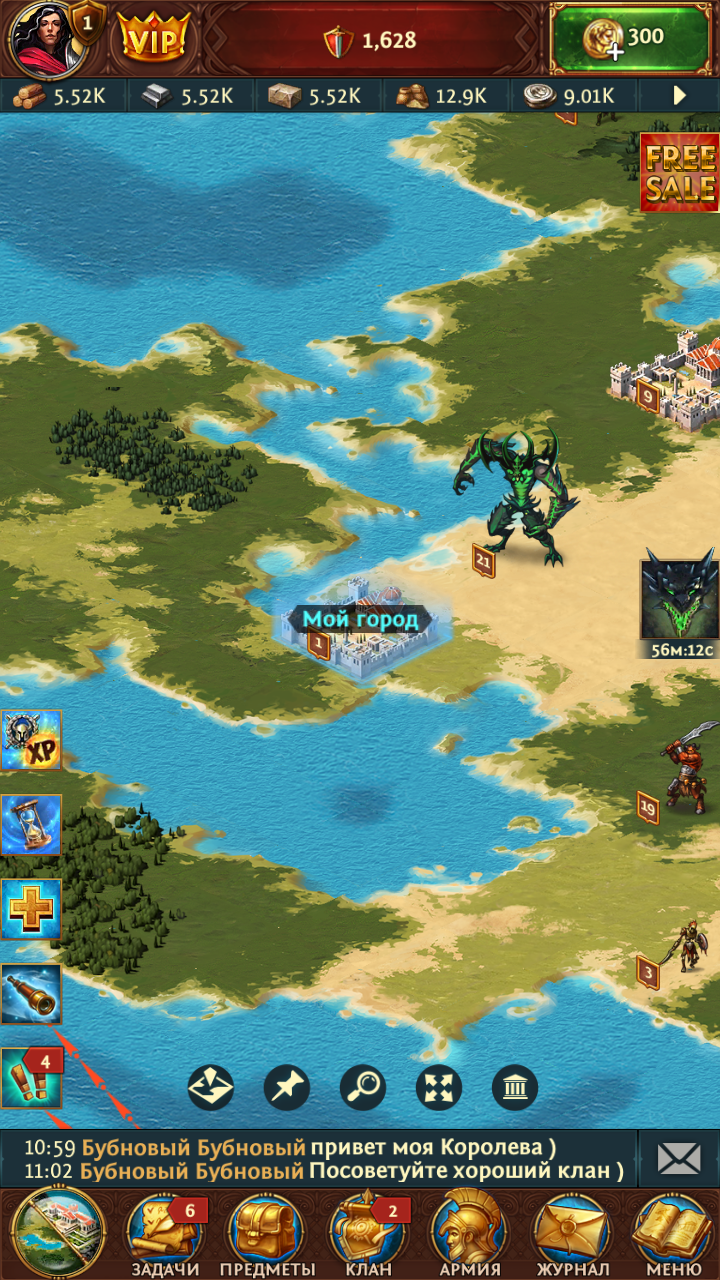The width and height of the screenshot is (720, 1280).
Task: Open the temple building map button
Action: click(x=515, y=1087)
